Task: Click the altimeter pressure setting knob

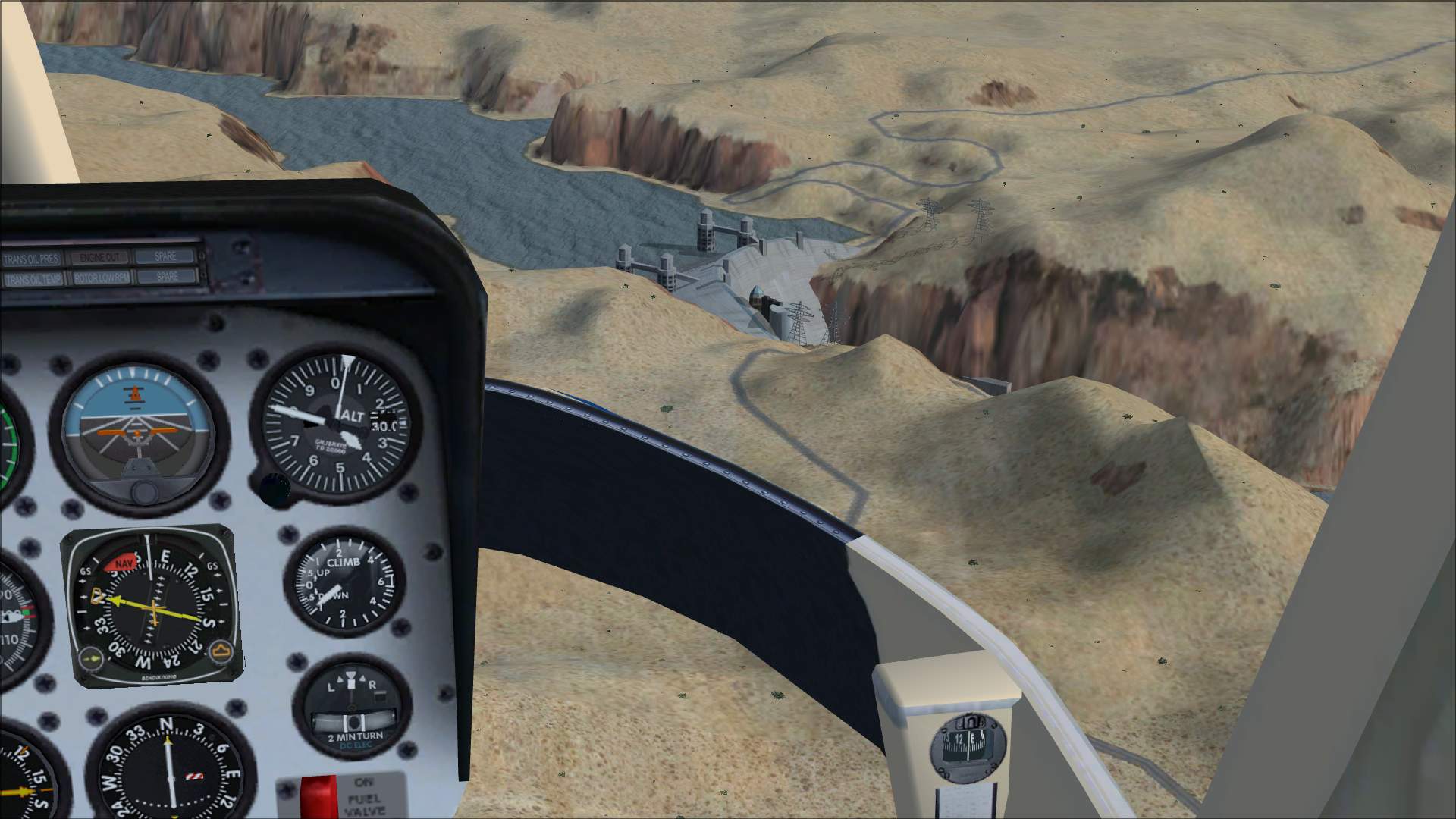Action: (274, 490)
